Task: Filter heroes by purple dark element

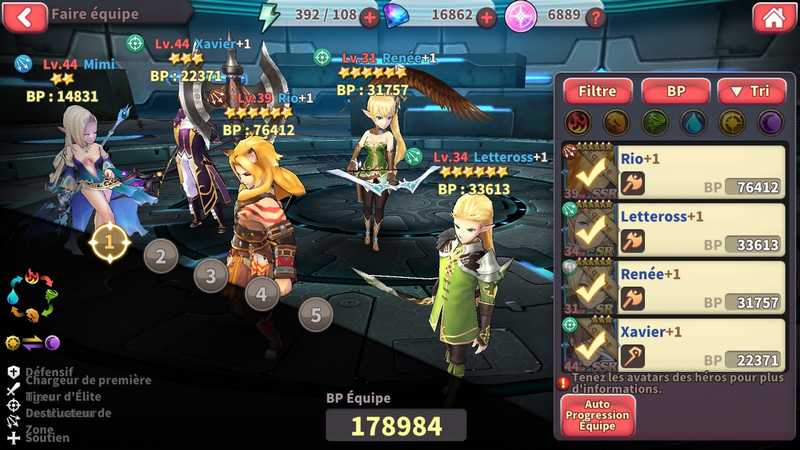Action: click(x=770, y=122)
